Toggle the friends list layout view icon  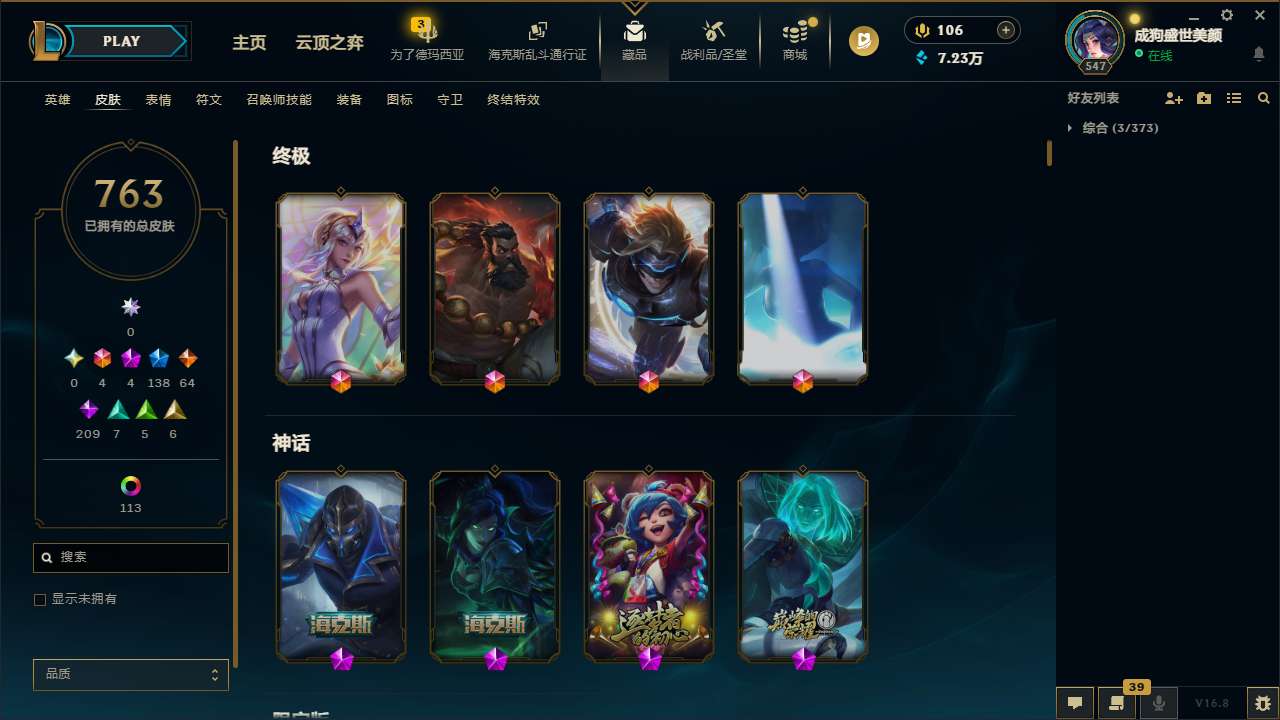pyautogui.click(x=1234, y=98)
